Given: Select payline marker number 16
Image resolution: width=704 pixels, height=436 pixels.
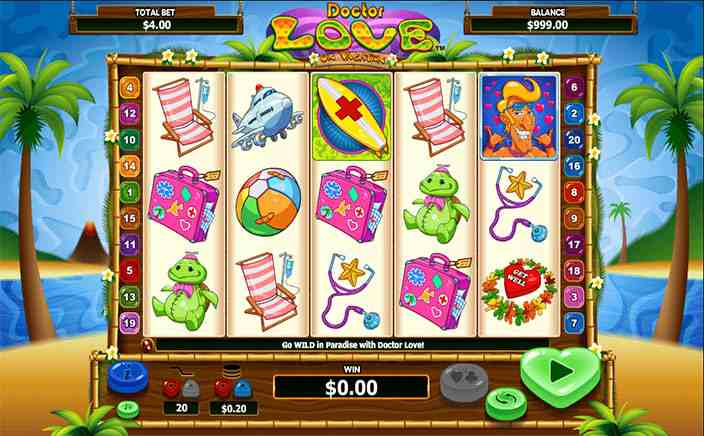Looking at the screenshot, I should 574,165.
